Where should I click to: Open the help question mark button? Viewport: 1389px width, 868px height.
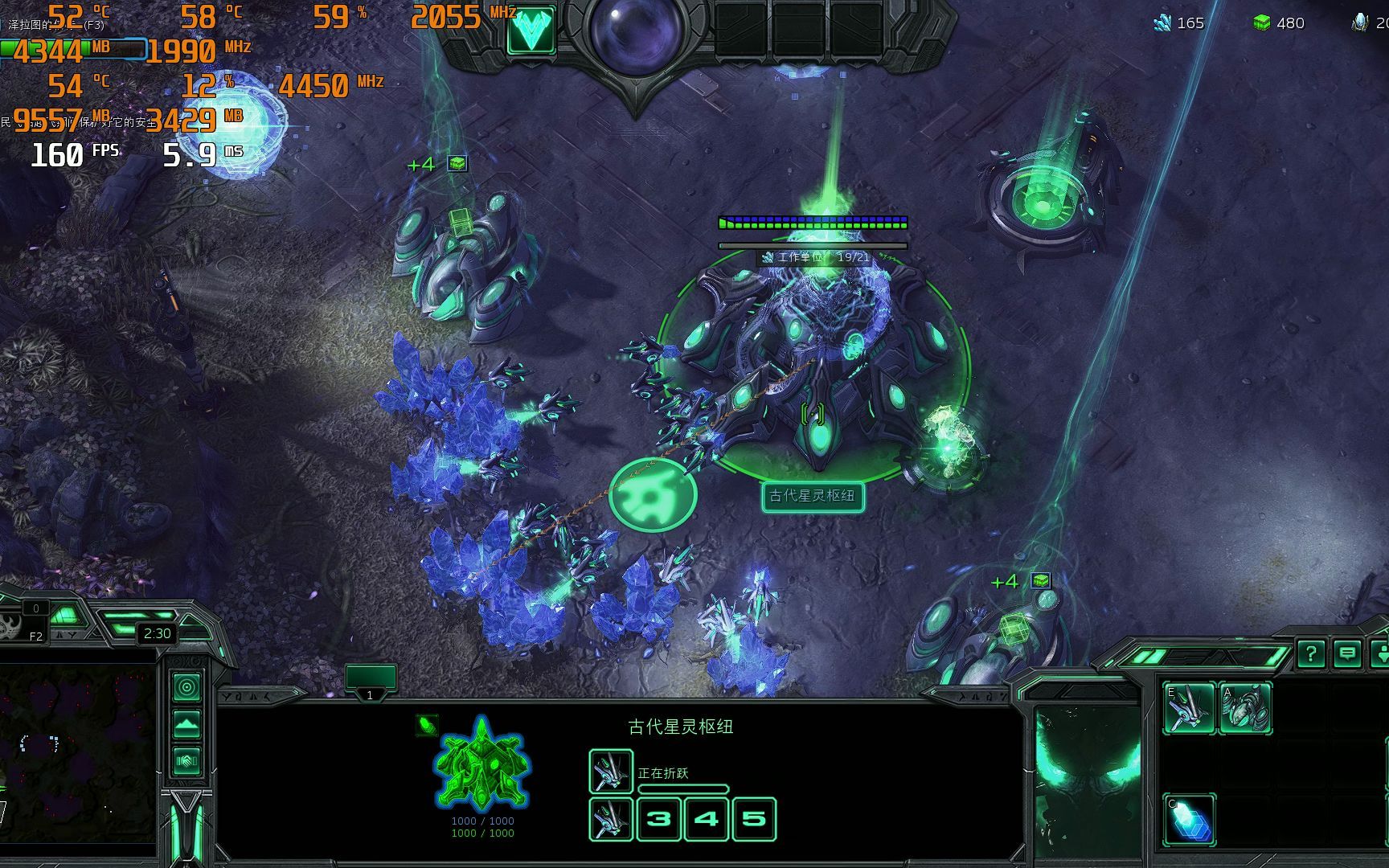[x=1311, y=654]
